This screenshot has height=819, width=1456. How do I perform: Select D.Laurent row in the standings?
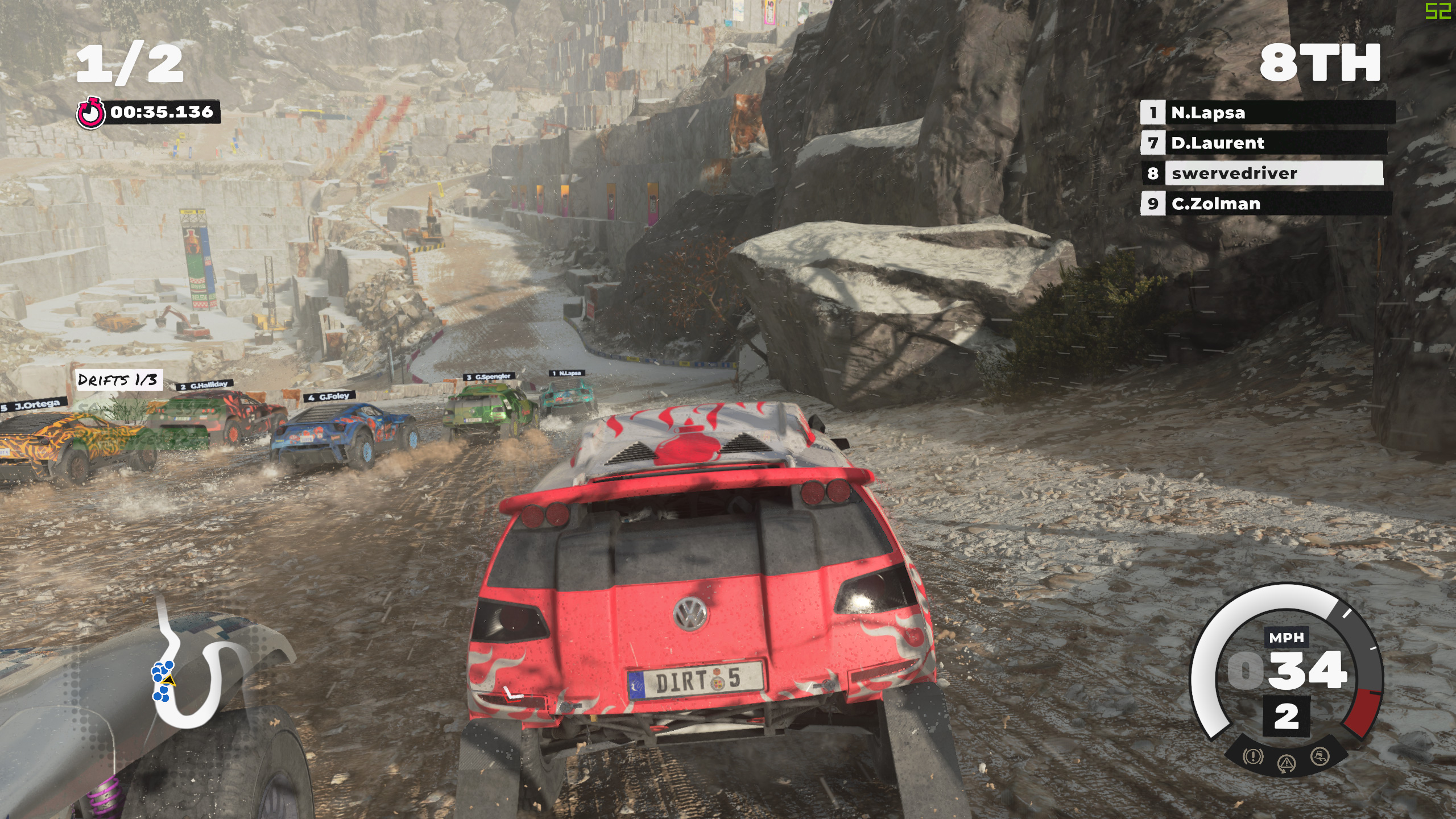tap(1264, 143)
